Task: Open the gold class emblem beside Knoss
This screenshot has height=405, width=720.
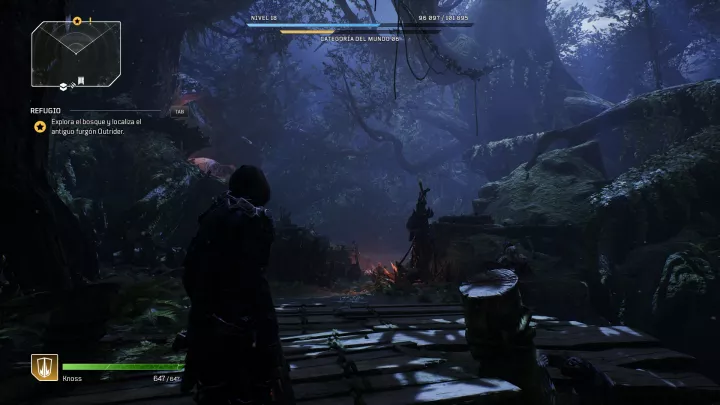Action: [44, 368]
